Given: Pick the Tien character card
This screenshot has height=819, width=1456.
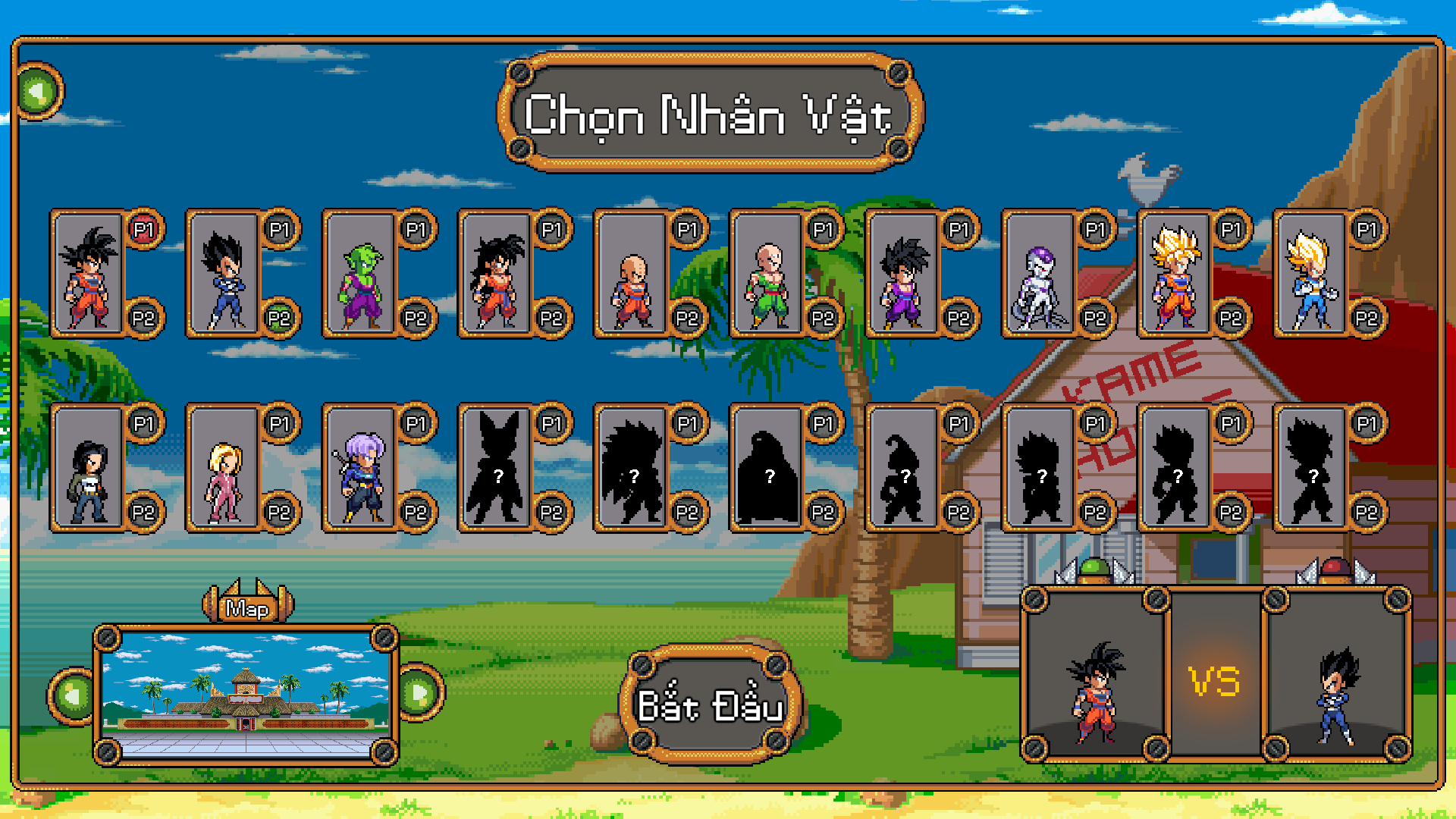Looking at the screenshot, I should (x=768, y=273).
